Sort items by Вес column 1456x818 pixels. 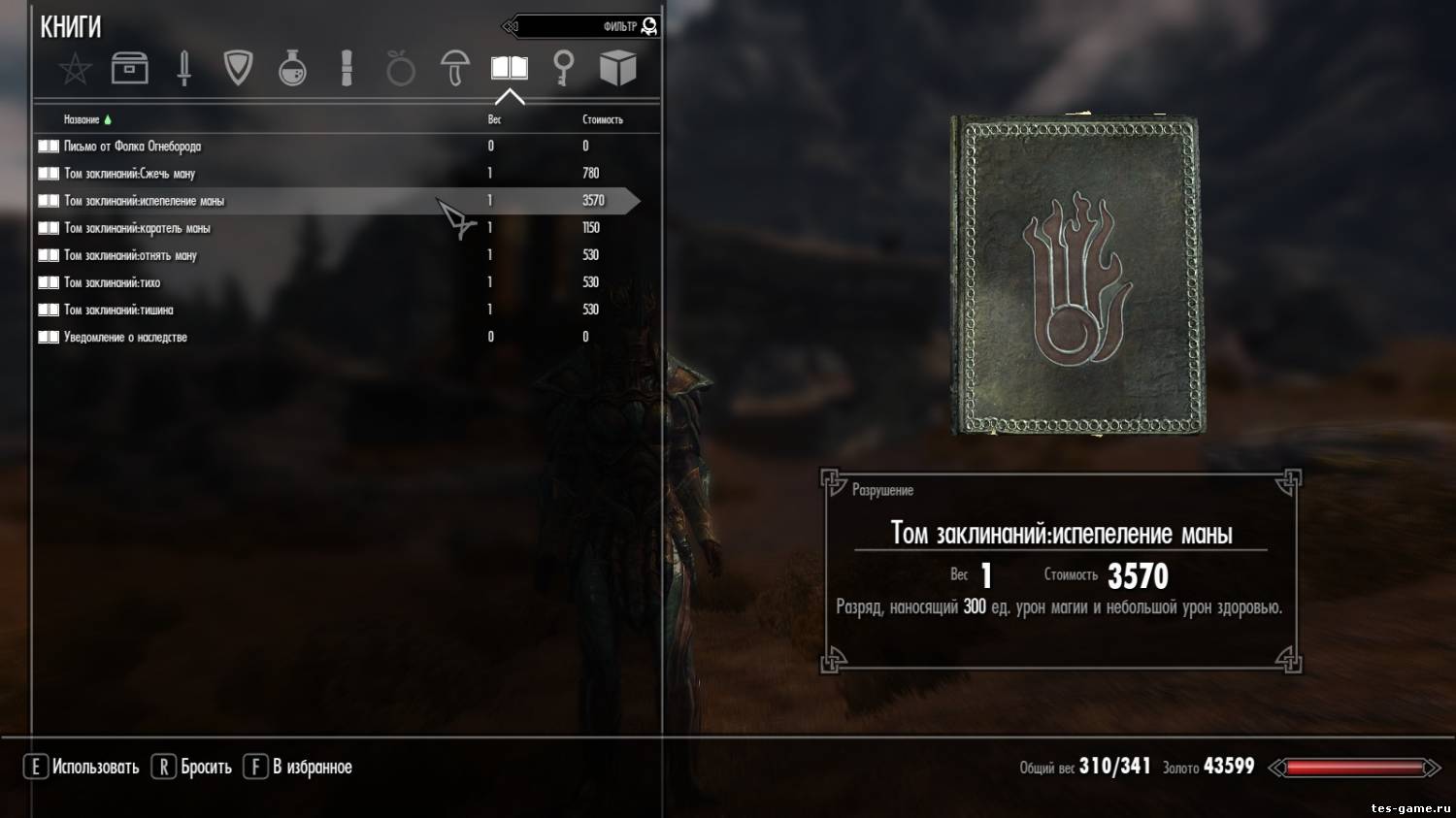pos(494,119)
